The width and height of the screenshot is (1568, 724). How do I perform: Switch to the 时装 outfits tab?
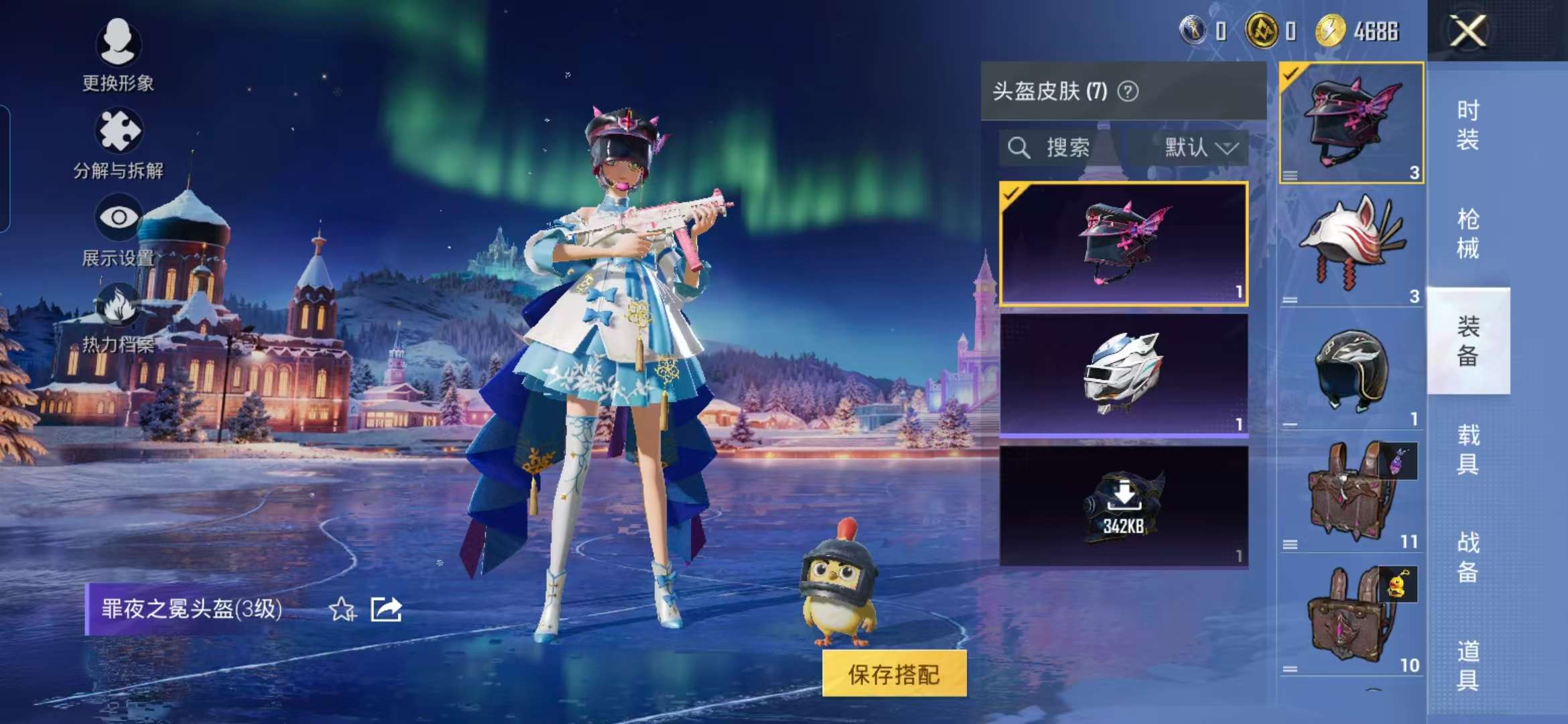tap(1470, 126)
